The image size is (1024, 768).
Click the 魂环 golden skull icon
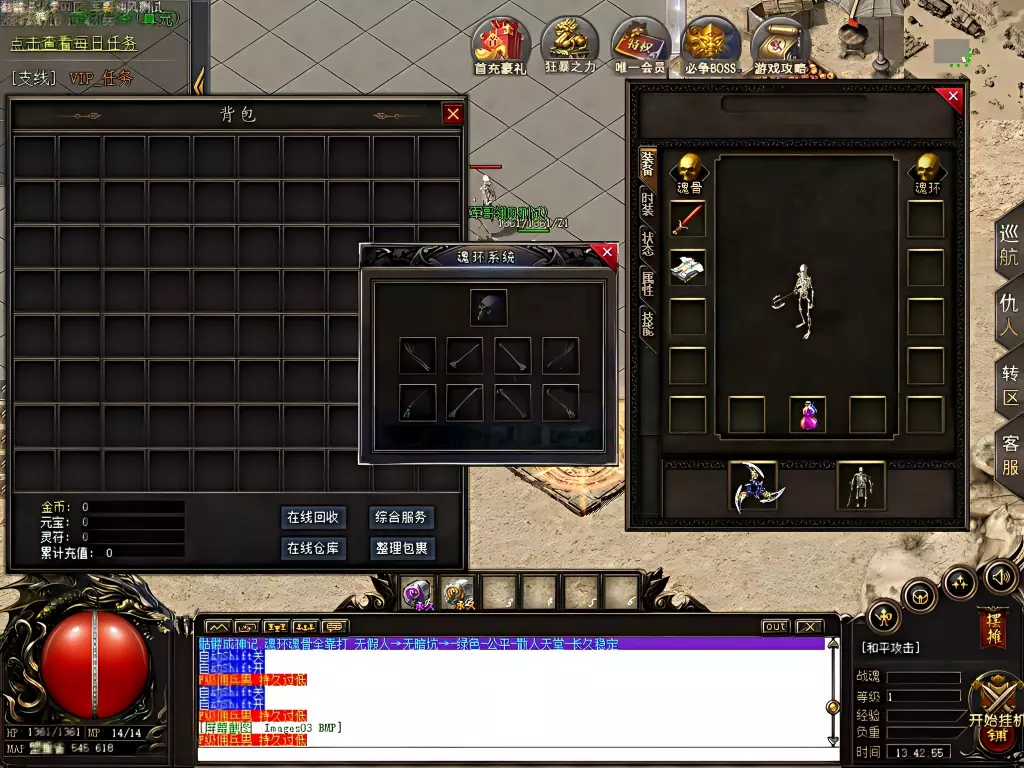coord(927,169)
